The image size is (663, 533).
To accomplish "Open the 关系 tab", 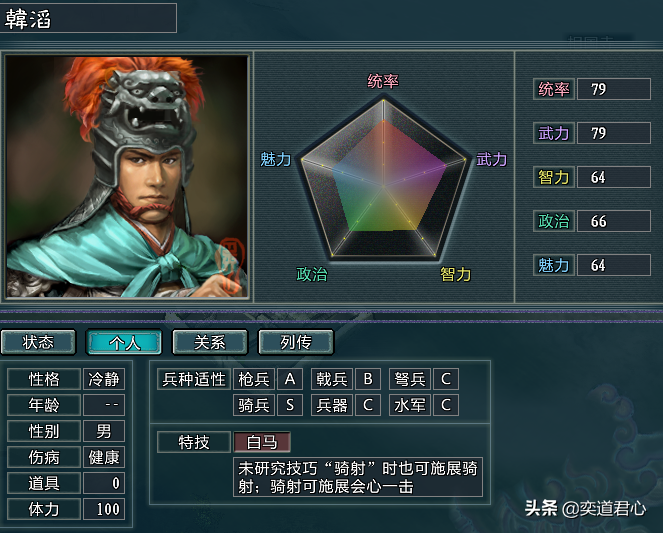I will (x=210, y=342).
